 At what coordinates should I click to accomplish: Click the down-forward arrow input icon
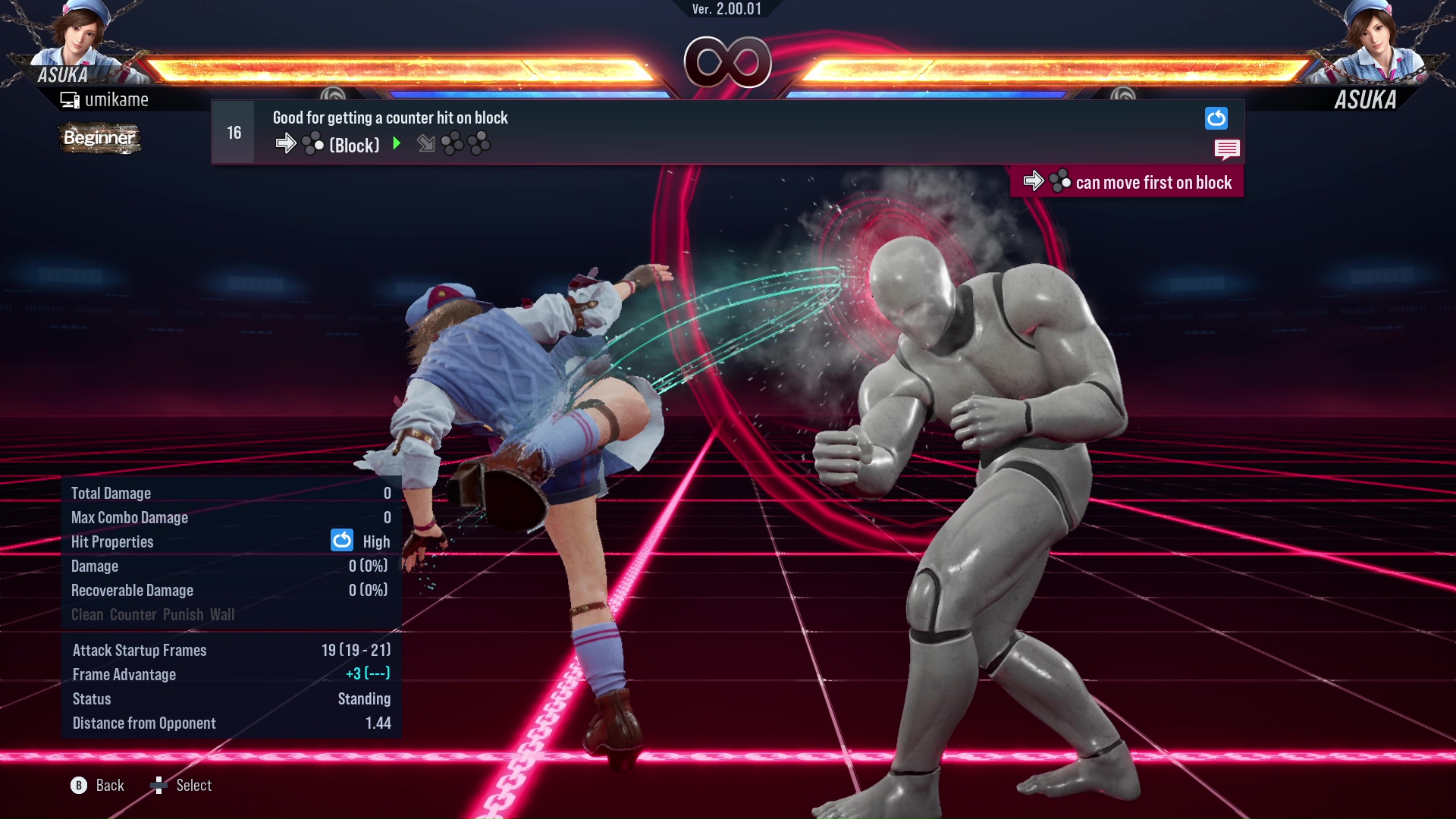[x=425, y=144]
